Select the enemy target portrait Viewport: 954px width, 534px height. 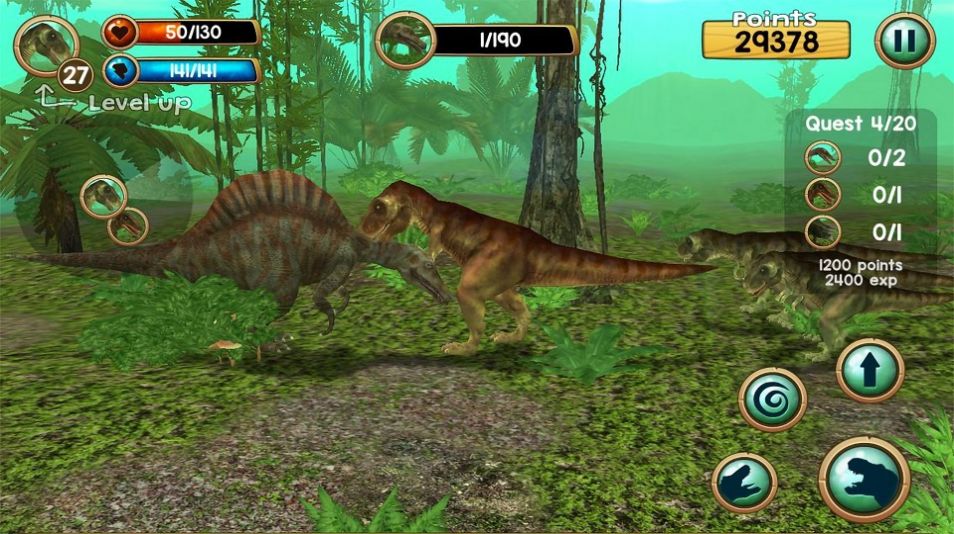coord(405,41)
